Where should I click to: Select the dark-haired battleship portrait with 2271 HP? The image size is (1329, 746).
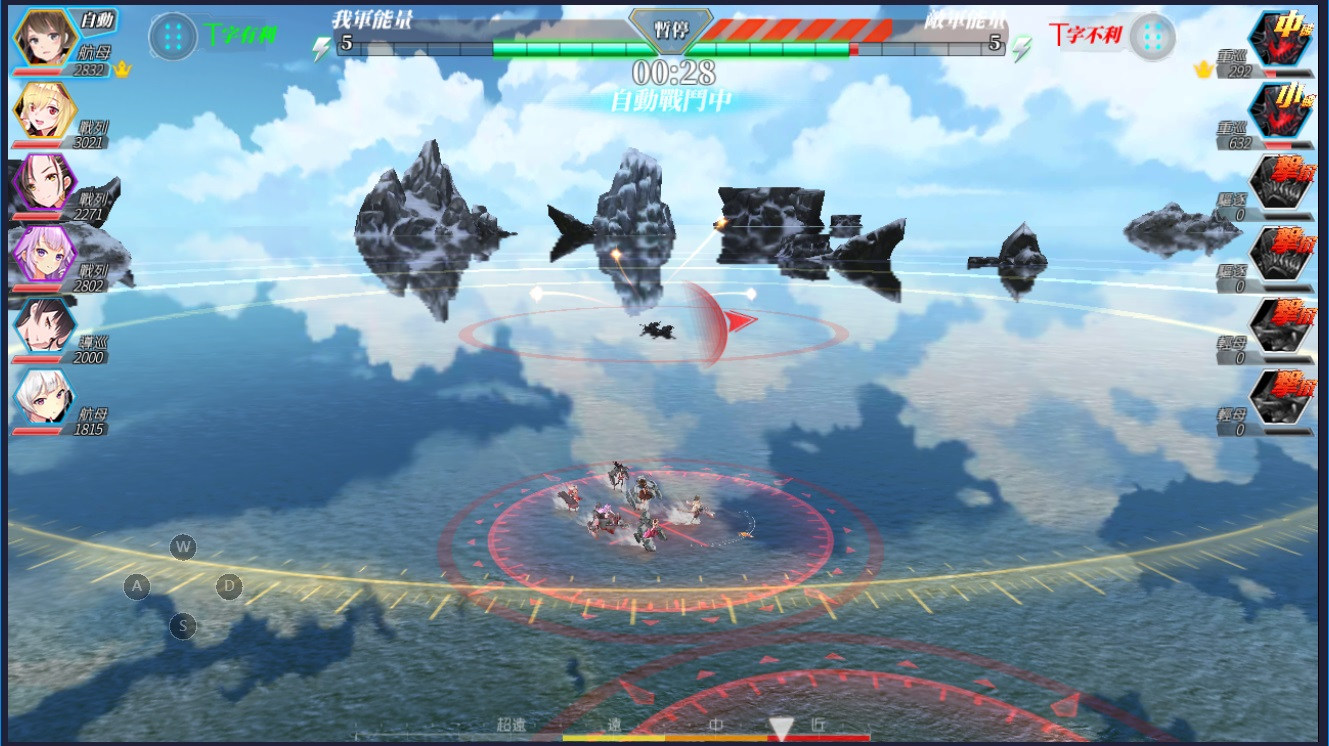pyautogui.click(x=43, y=182)
